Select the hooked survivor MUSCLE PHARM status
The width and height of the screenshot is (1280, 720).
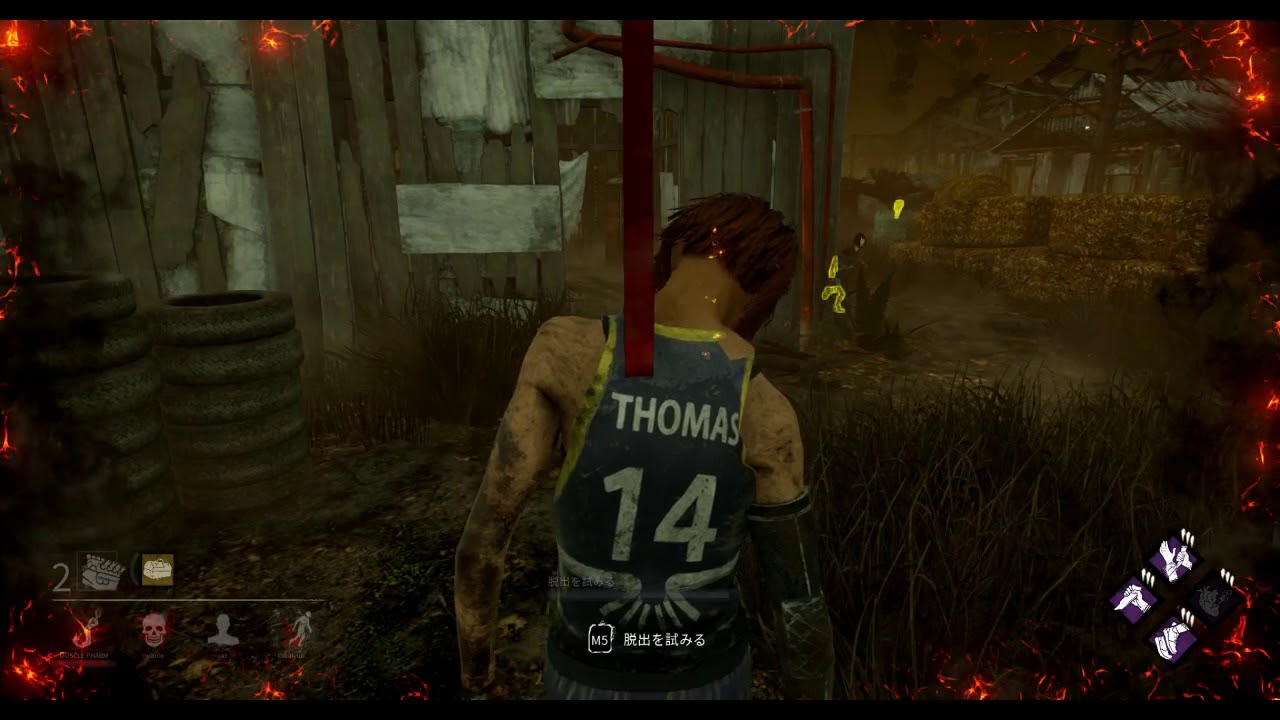84,631
